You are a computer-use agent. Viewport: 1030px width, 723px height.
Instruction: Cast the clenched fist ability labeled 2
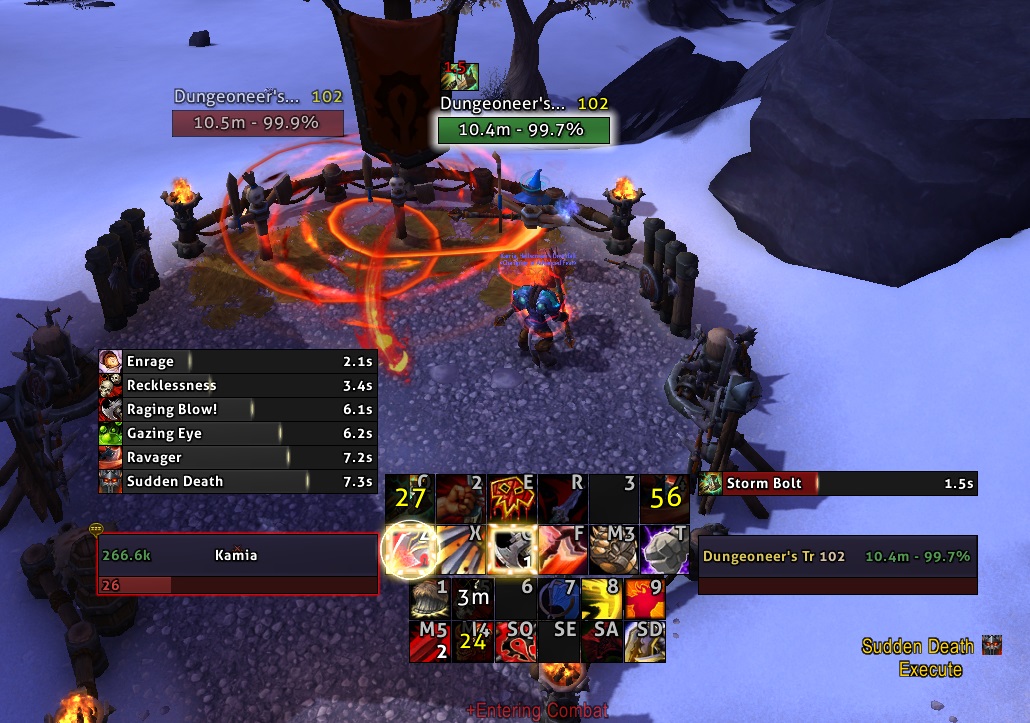click(461, 497)
